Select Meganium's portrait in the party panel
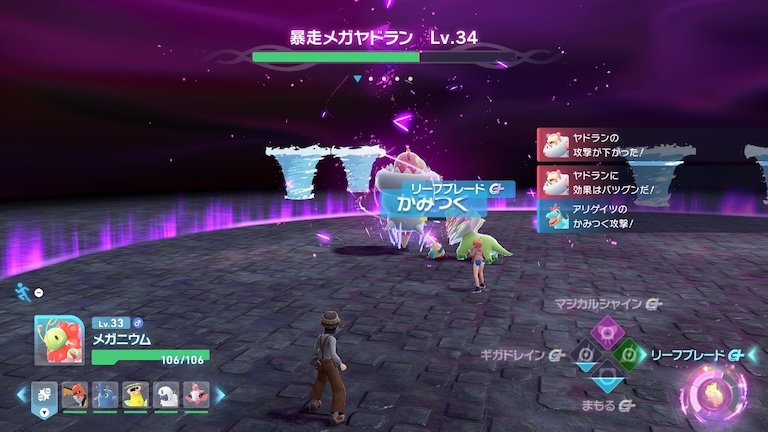The height and width of the screenshot is (432, 768). pos(59,341)
